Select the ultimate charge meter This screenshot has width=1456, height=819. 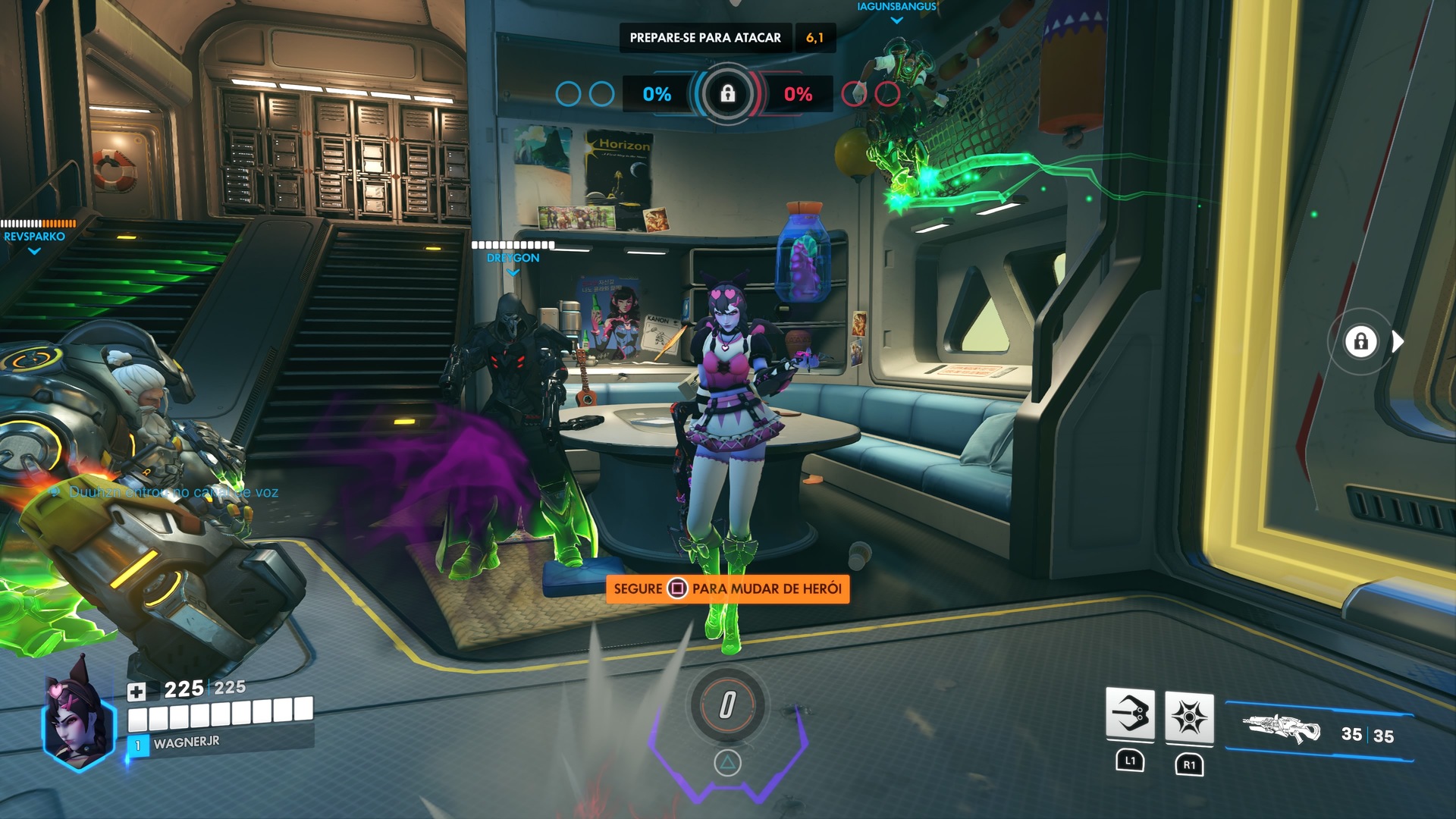point(727,704)
